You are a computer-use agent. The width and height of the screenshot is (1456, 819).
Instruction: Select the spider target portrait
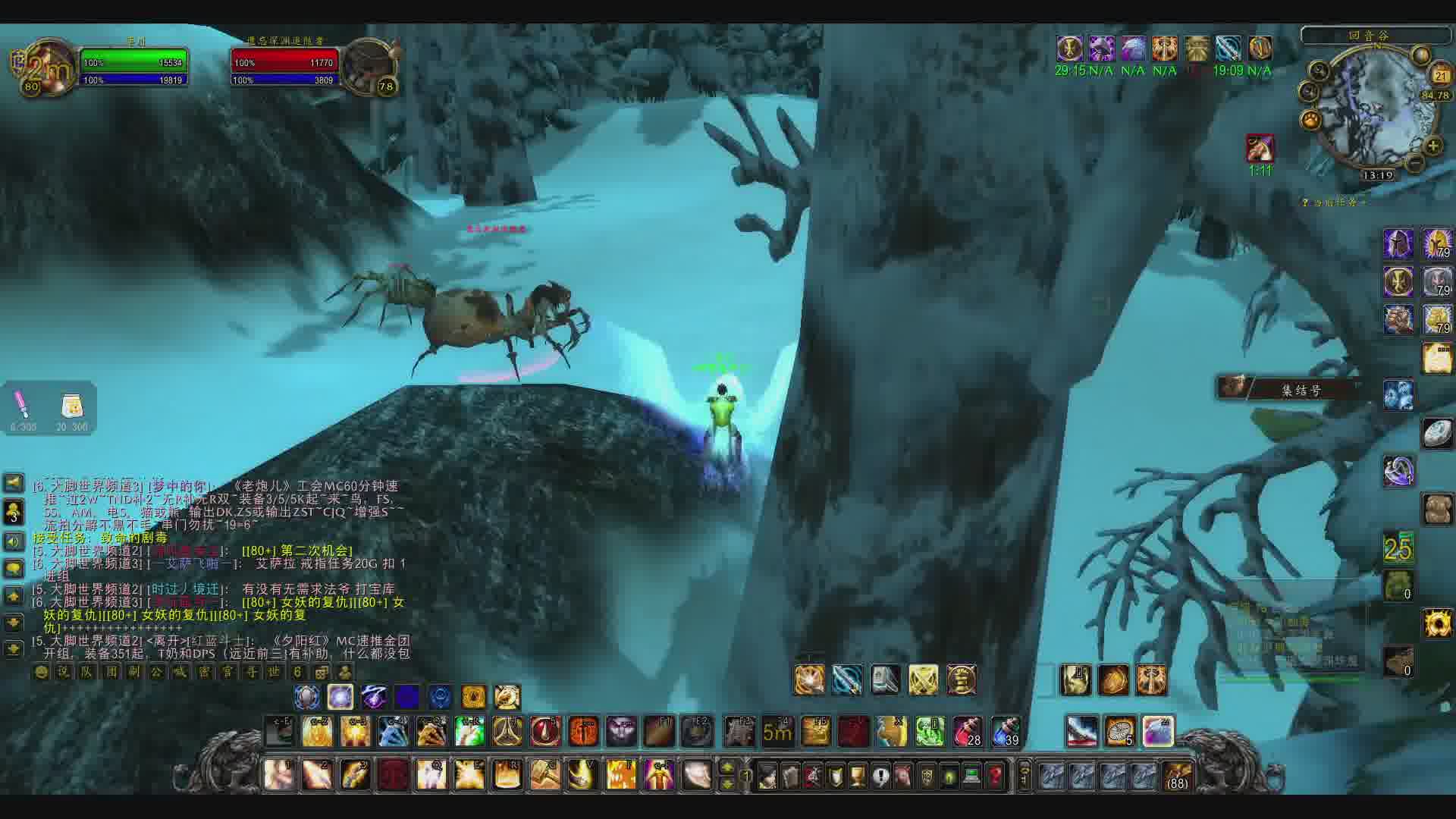[x=369, y=65]
